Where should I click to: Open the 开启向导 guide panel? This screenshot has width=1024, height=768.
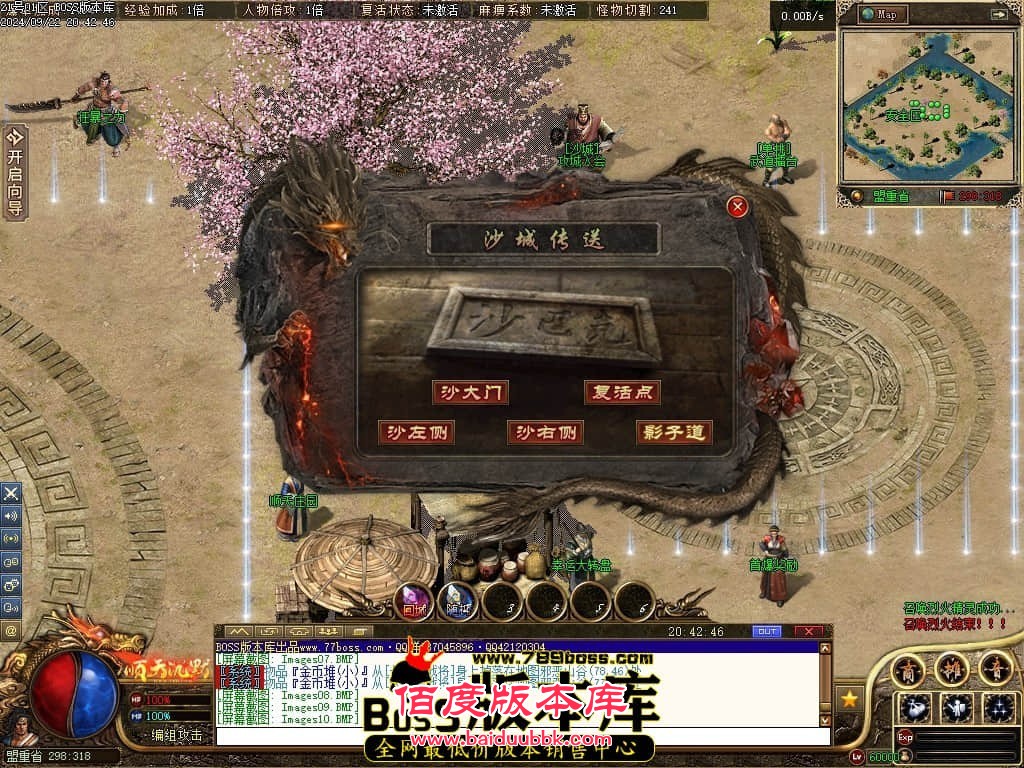click(x=15, y=172)
